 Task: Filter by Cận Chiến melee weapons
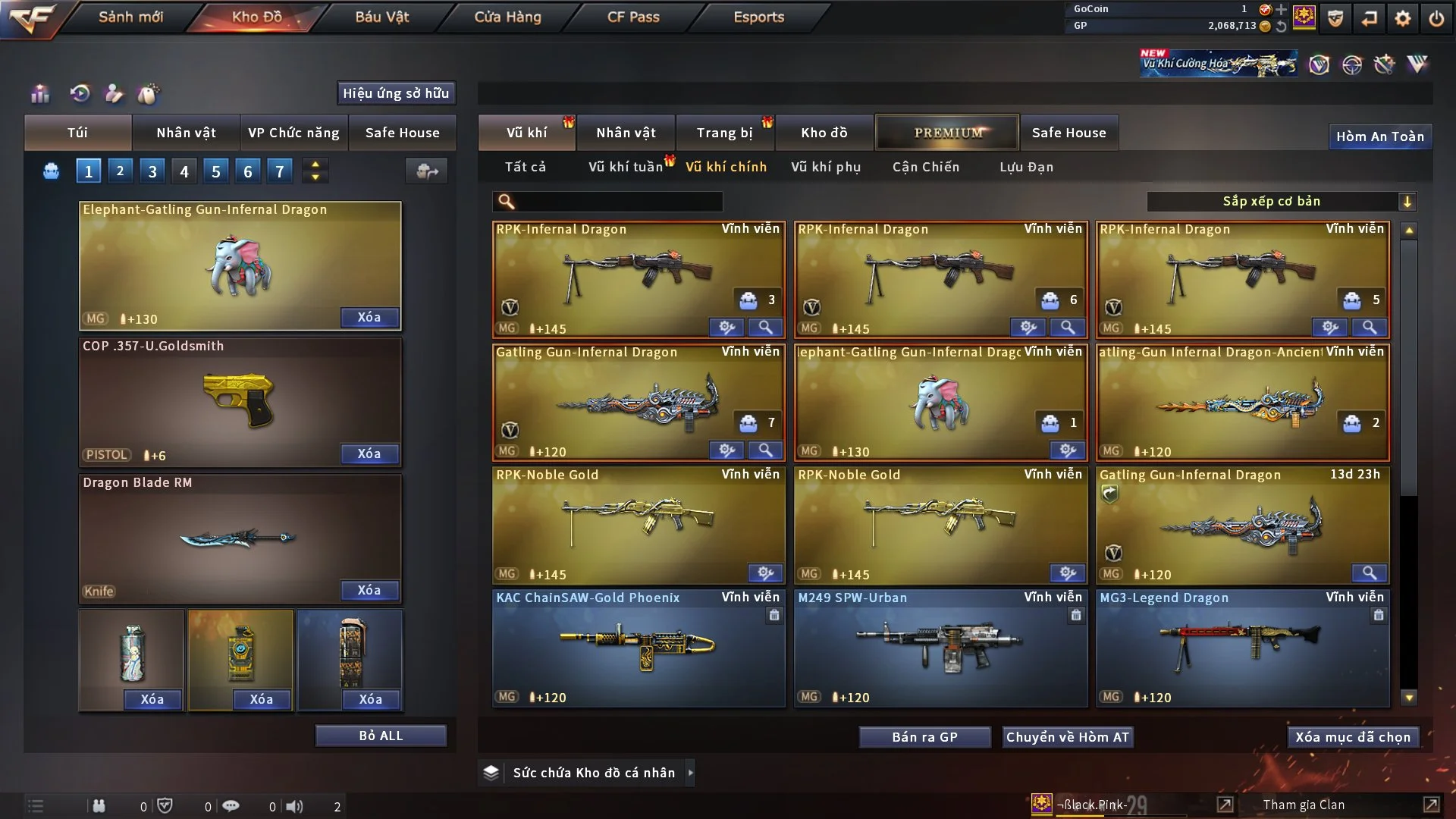tap(925, 167)
